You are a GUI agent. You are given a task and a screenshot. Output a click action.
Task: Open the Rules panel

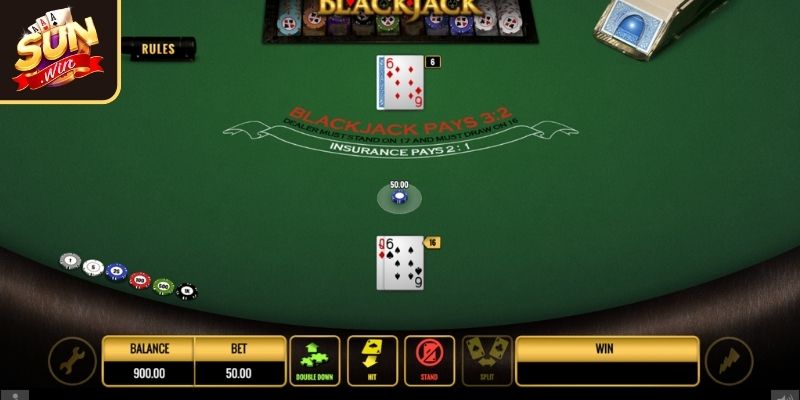click(x=157, y=48)
